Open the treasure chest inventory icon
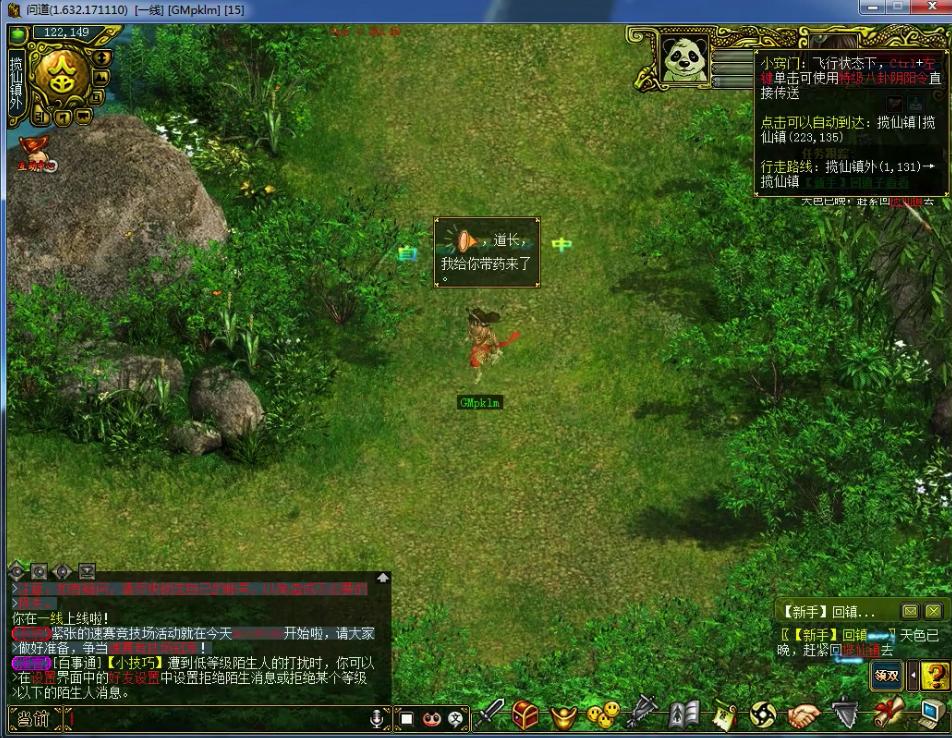952x738 pixels. 527,714
